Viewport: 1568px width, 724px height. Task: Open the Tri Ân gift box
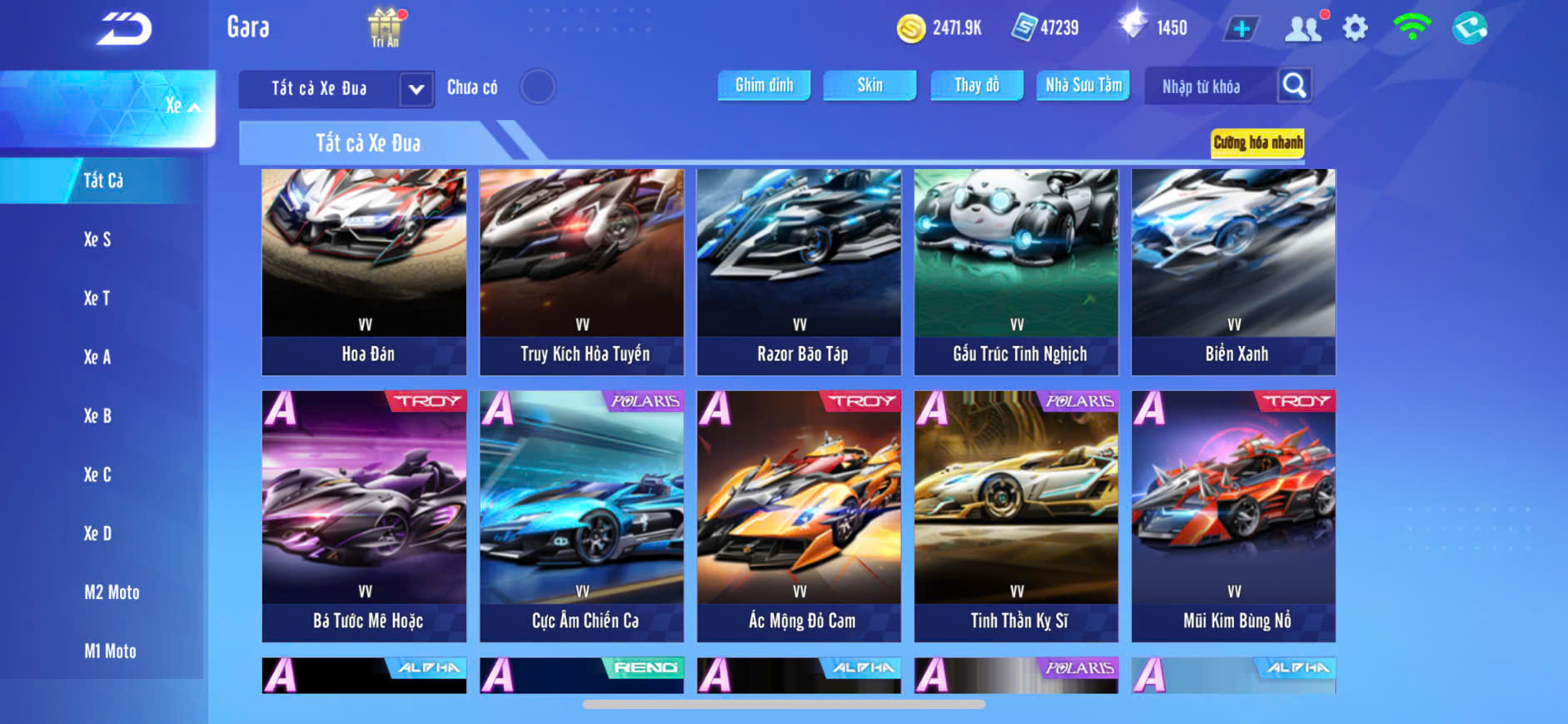(385, 27)
